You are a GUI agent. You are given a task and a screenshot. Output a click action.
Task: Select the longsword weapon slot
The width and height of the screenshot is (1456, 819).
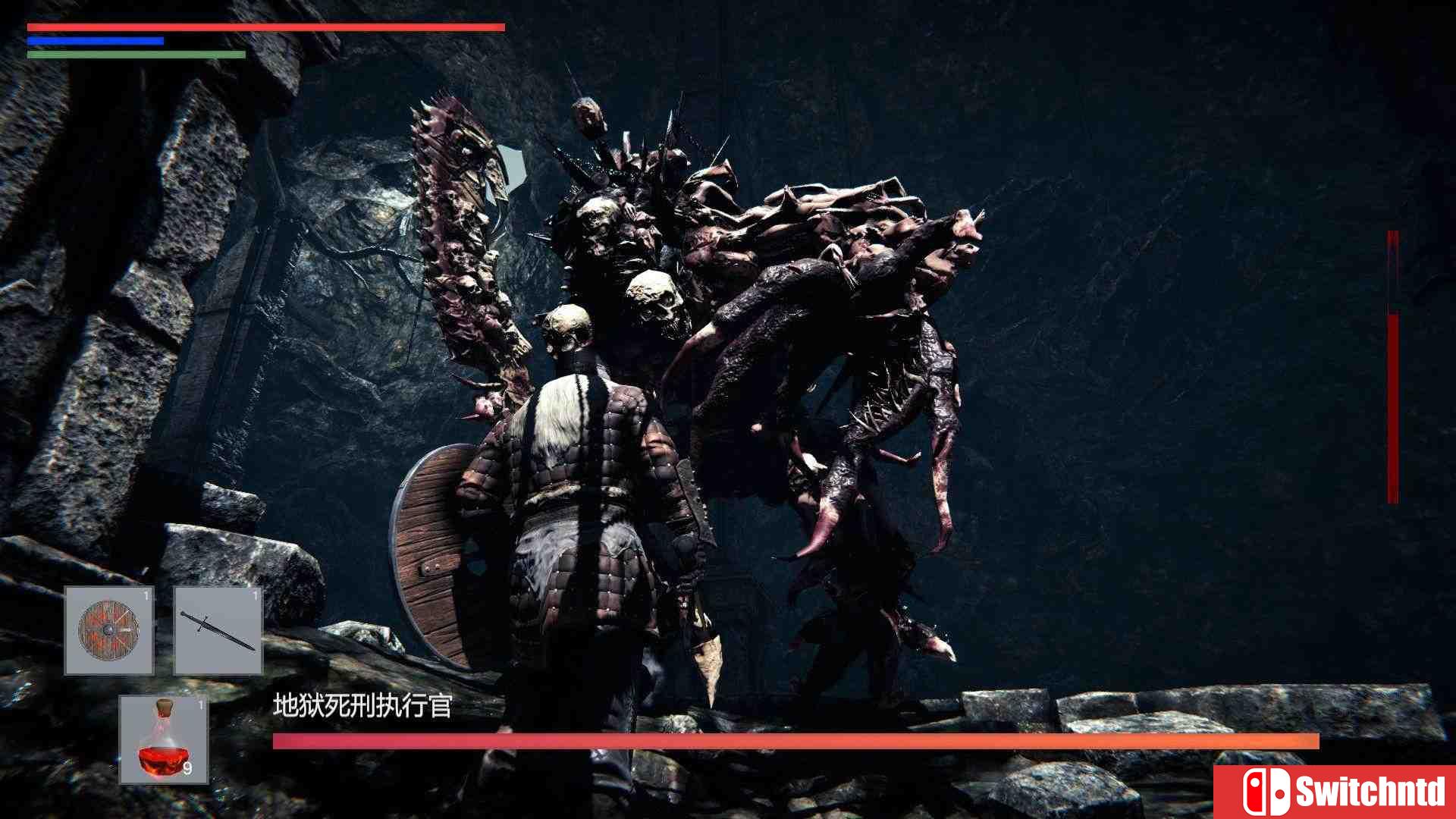click(x=218, y=629)
